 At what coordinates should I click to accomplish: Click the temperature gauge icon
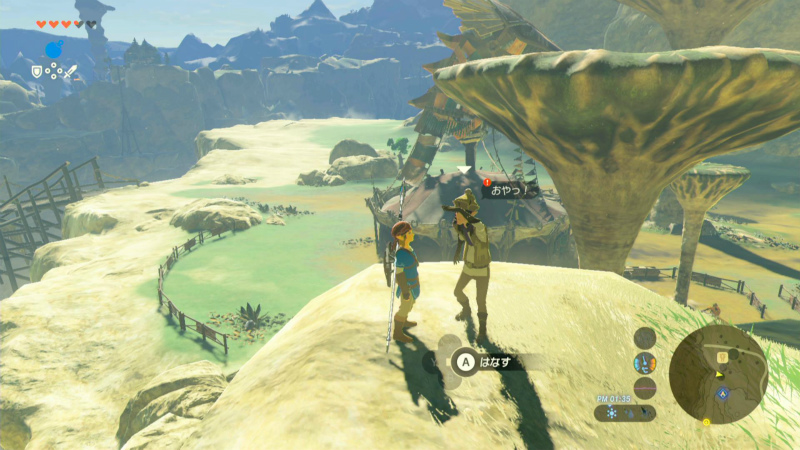pos(645,362)
